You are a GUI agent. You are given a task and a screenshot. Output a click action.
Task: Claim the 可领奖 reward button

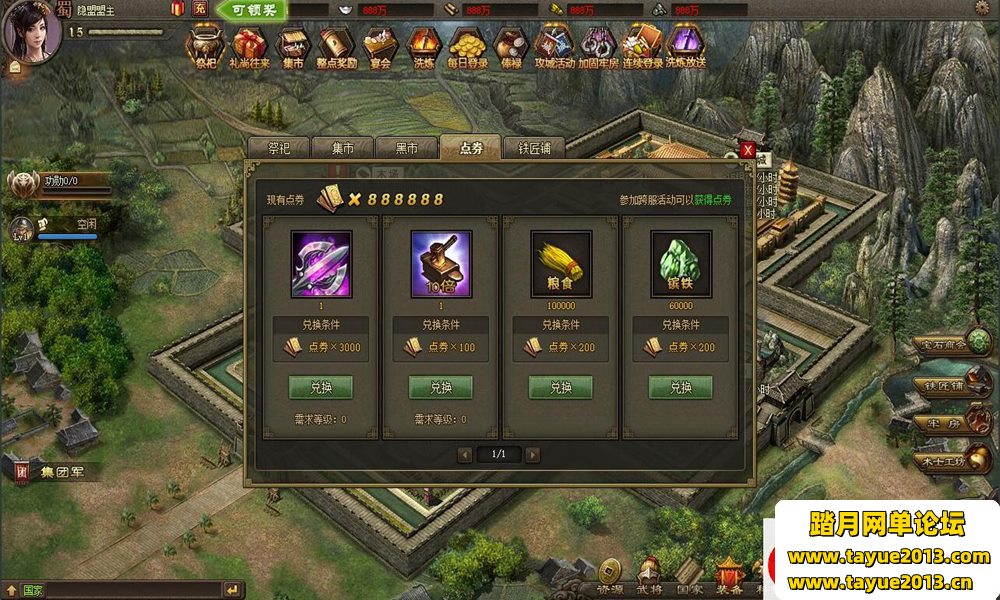coord(250,10)
